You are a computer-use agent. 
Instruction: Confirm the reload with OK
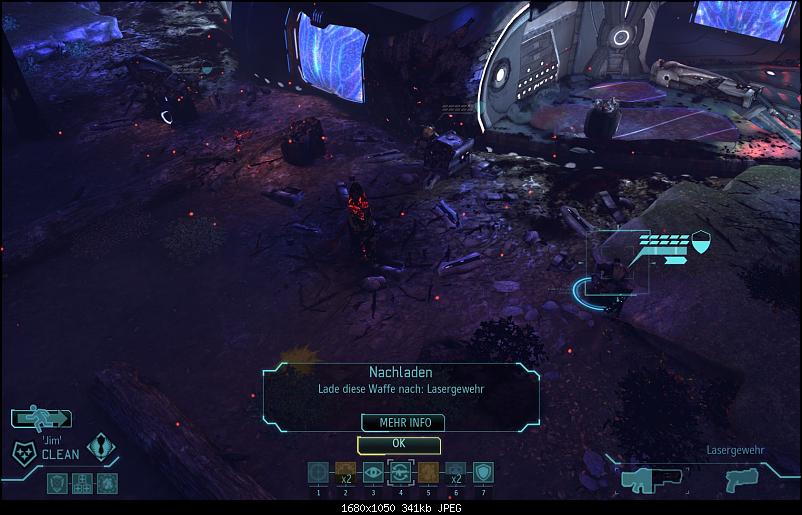click(x=399, y=443)
